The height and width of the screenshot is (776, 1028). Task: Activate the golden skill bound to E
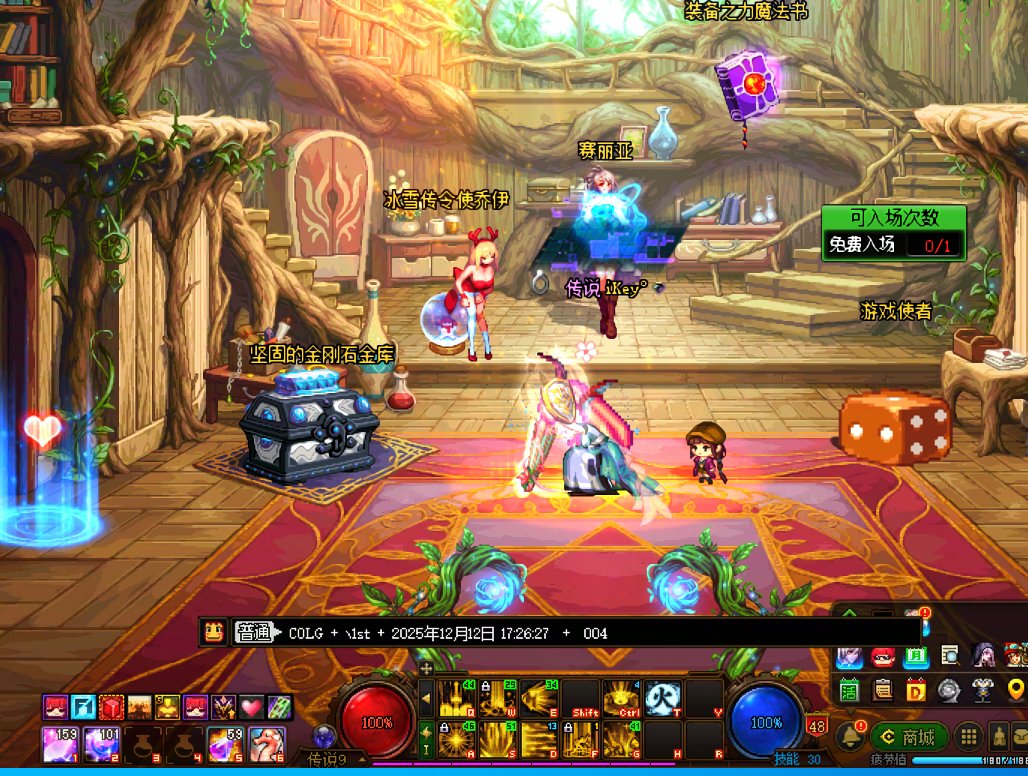[538, 698]
